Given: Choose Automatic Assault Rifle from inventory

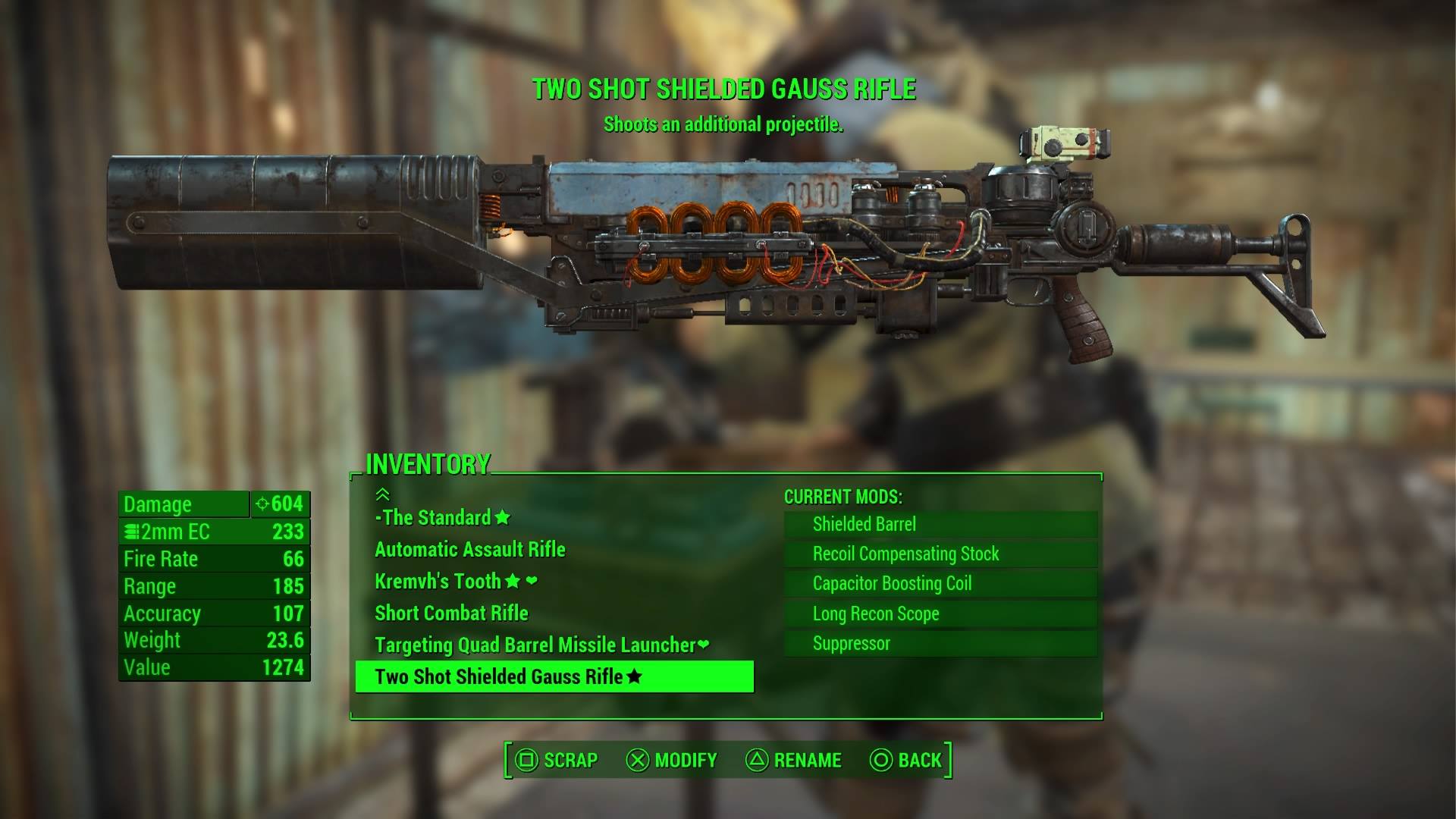Looking at the screenshot, I should [470, 550].
